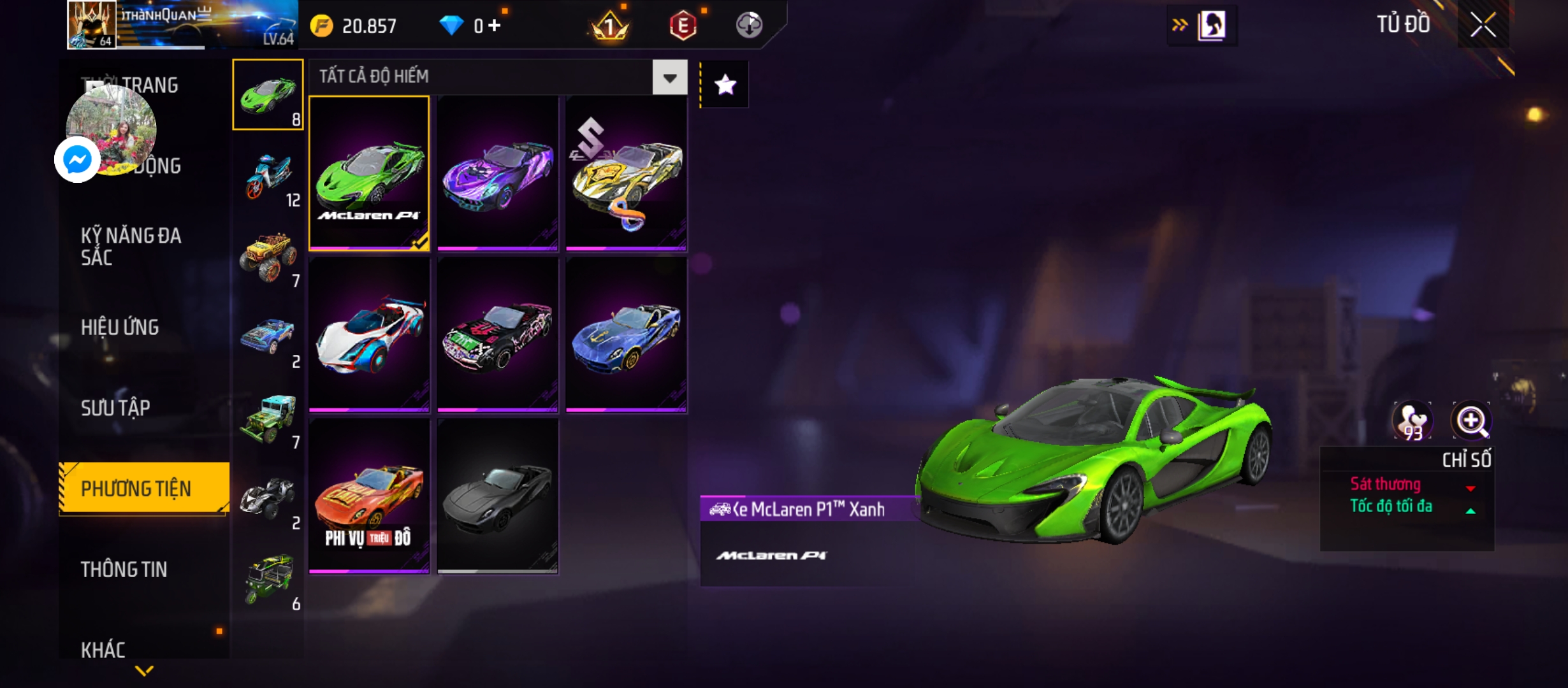Screen dimensions: 1568x688
Task: Select the black graffiti sports car skin
Action: click(x=498, y=334)
